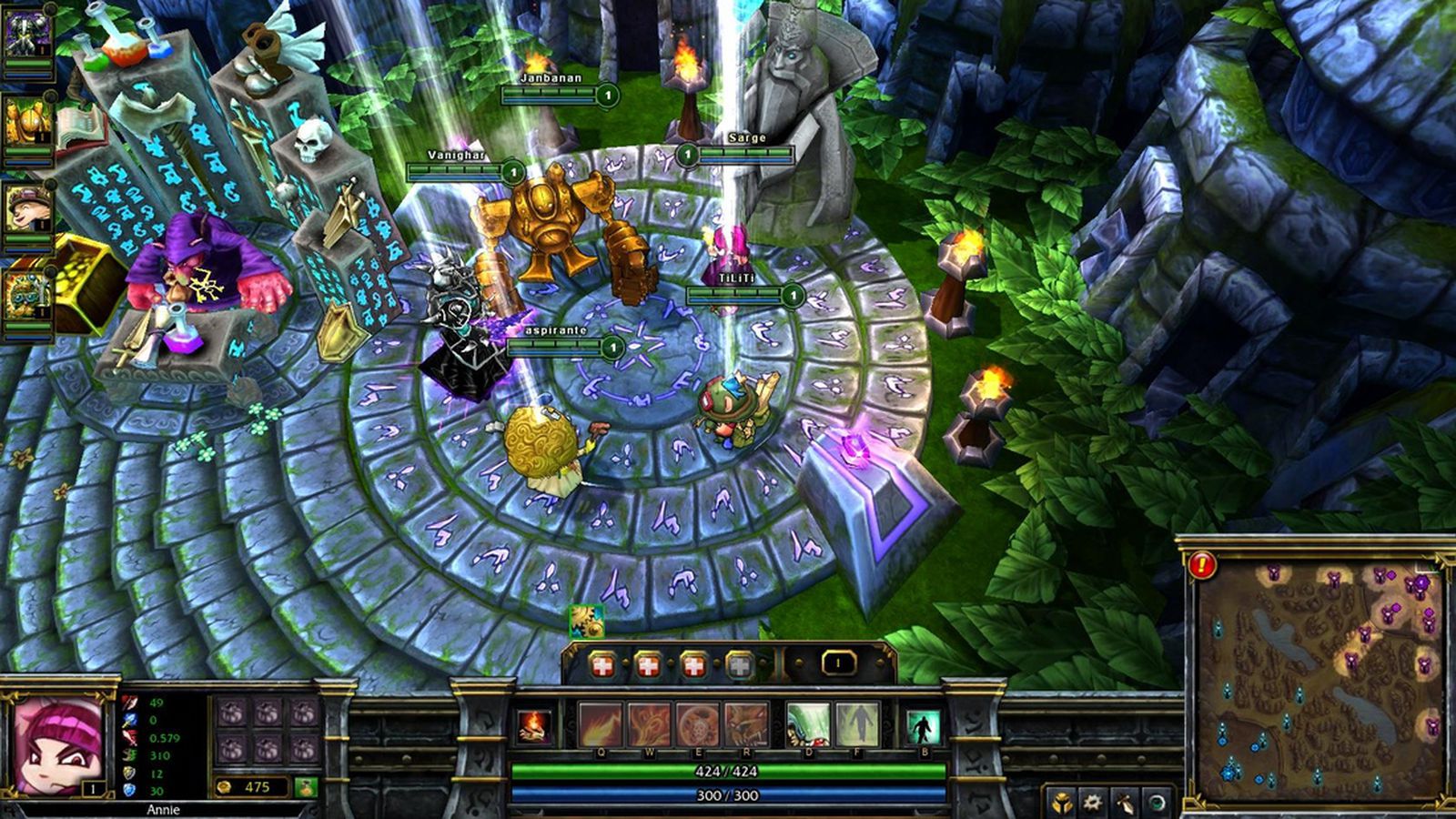The height and width of the screenshot is (819, 1456).
Task: Activate the F ghost-figure summoner spell
Action: tap(857, 725)
